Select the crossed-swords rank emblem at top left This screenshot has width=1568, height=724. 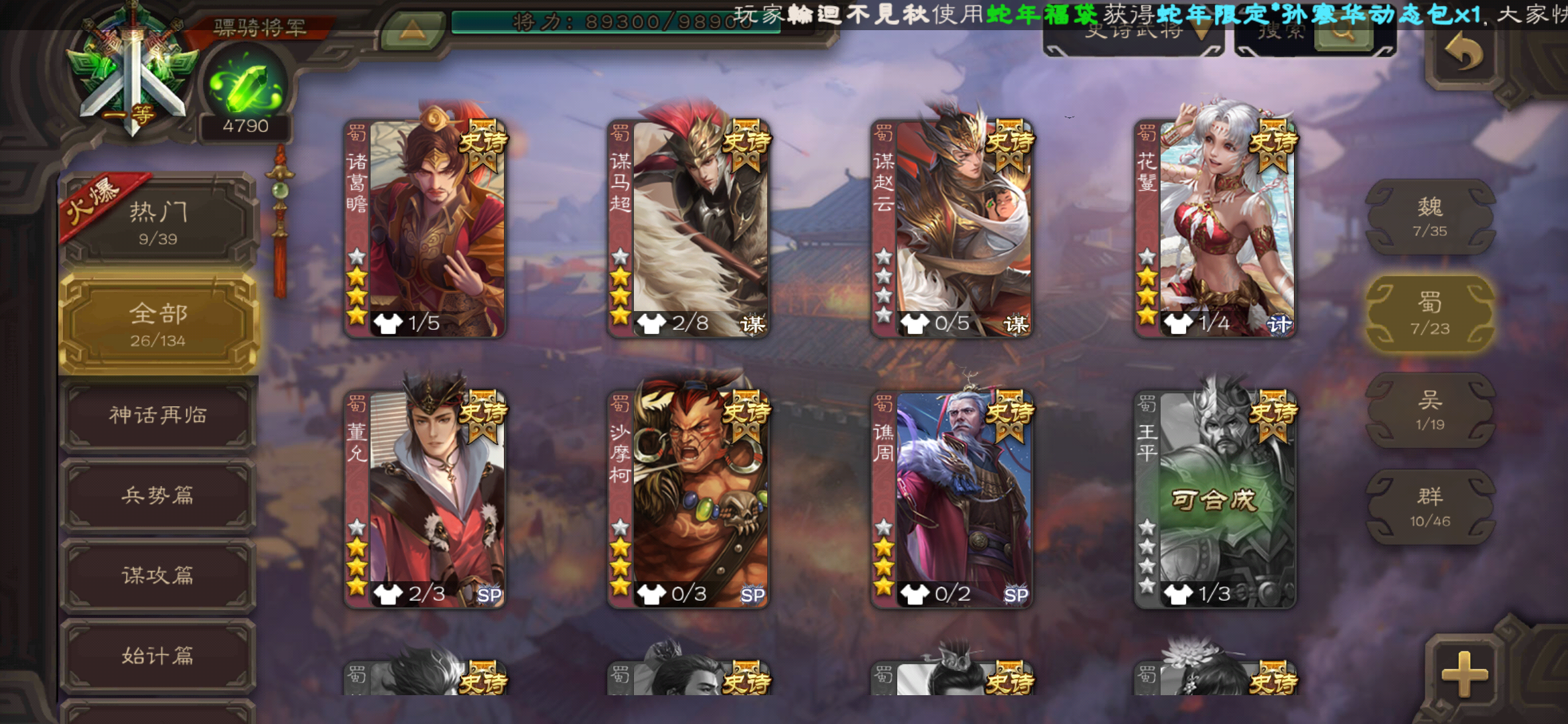[x=127, y=70]
